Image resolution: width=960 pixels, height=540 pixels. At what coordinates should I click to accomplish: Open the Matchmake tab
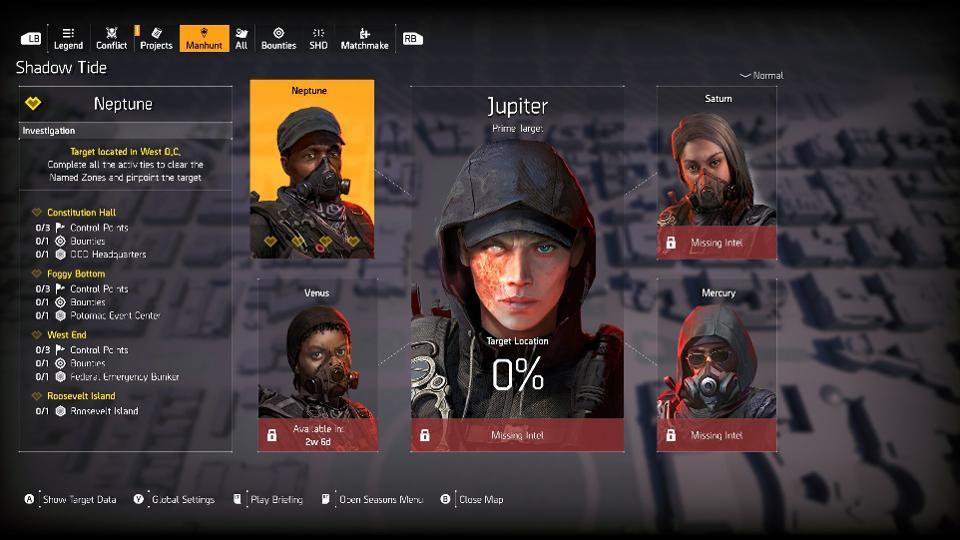364,38
